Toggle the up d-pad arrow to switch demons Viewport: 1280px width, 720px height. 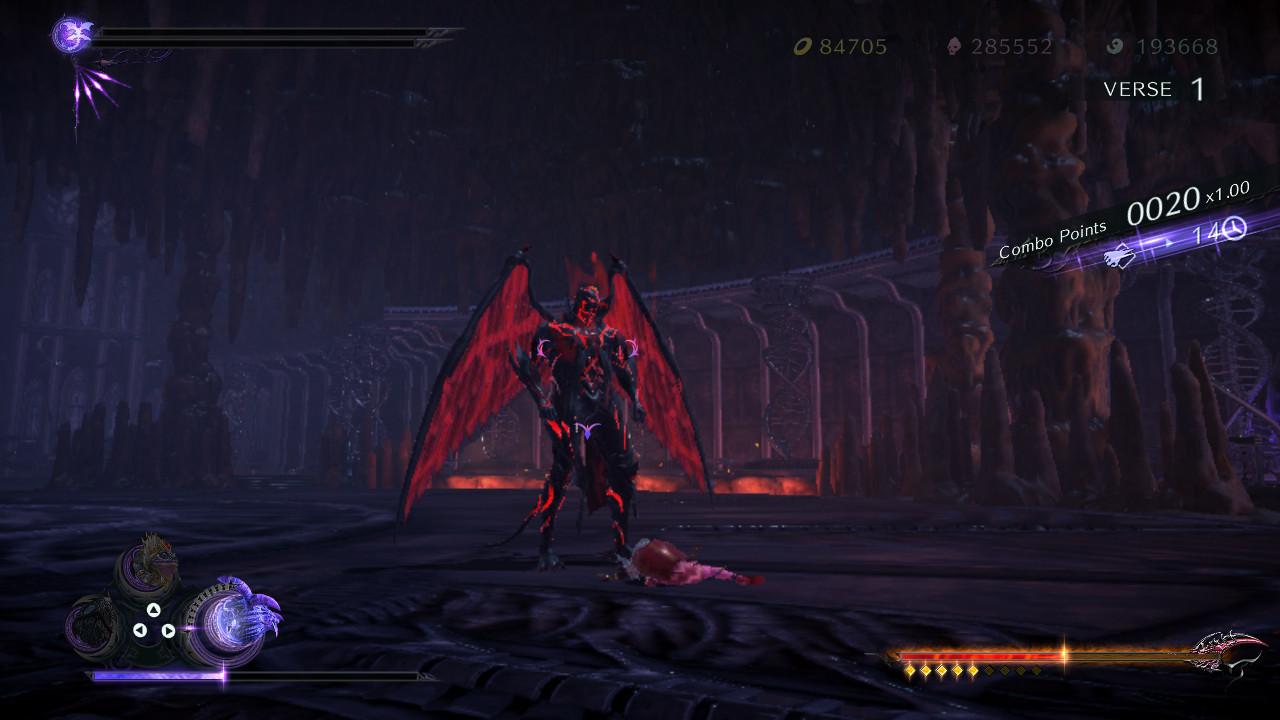click(x=153, y=610)
